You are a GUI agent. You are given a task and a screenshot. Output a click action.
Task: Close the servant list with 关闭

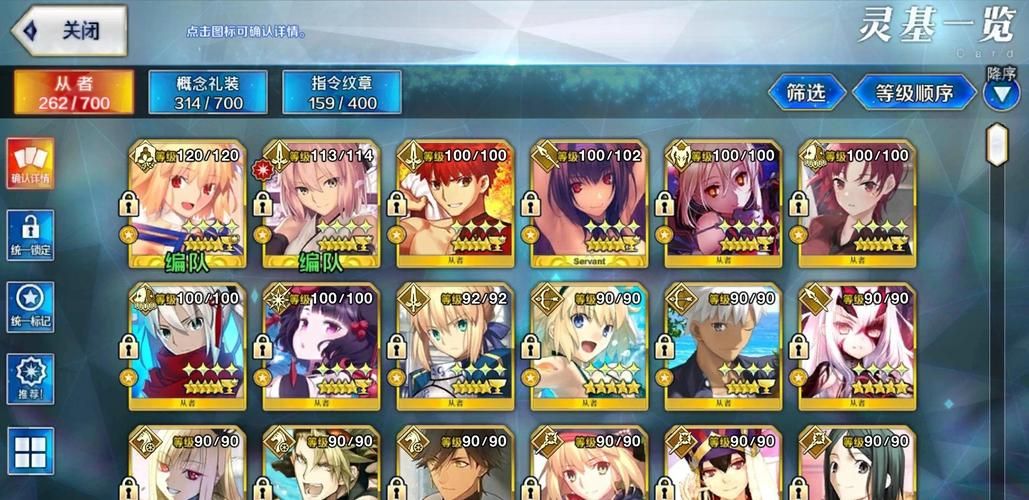tap(68, 31)
